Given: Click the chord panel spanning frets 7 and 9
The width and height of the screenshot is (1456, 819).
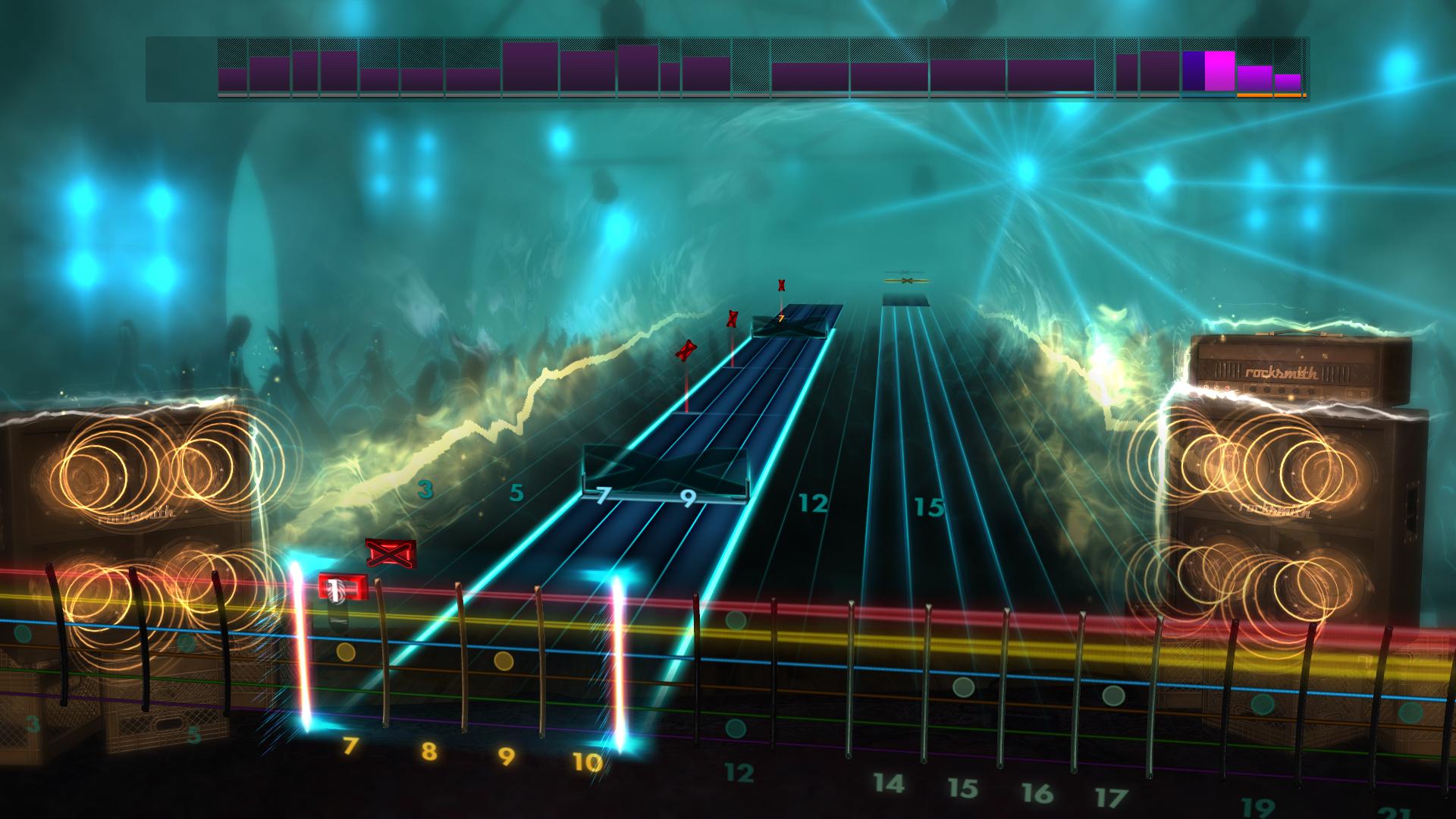Looking at the screenshot, I should point(666,474).
